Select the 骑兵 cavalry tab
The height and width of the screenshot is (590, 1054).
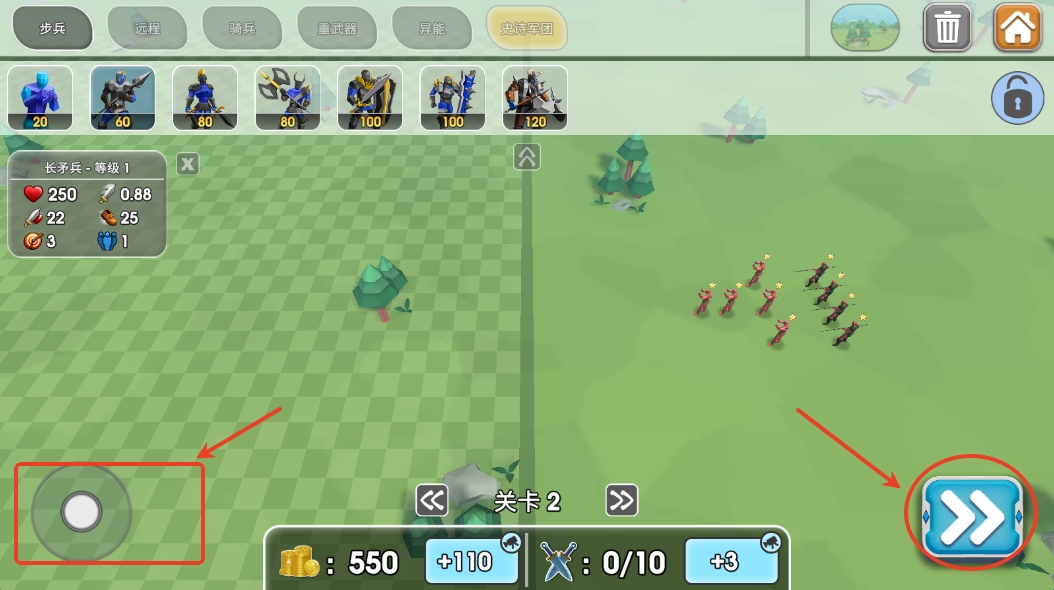pyautogui.click(x=242, y=28)
